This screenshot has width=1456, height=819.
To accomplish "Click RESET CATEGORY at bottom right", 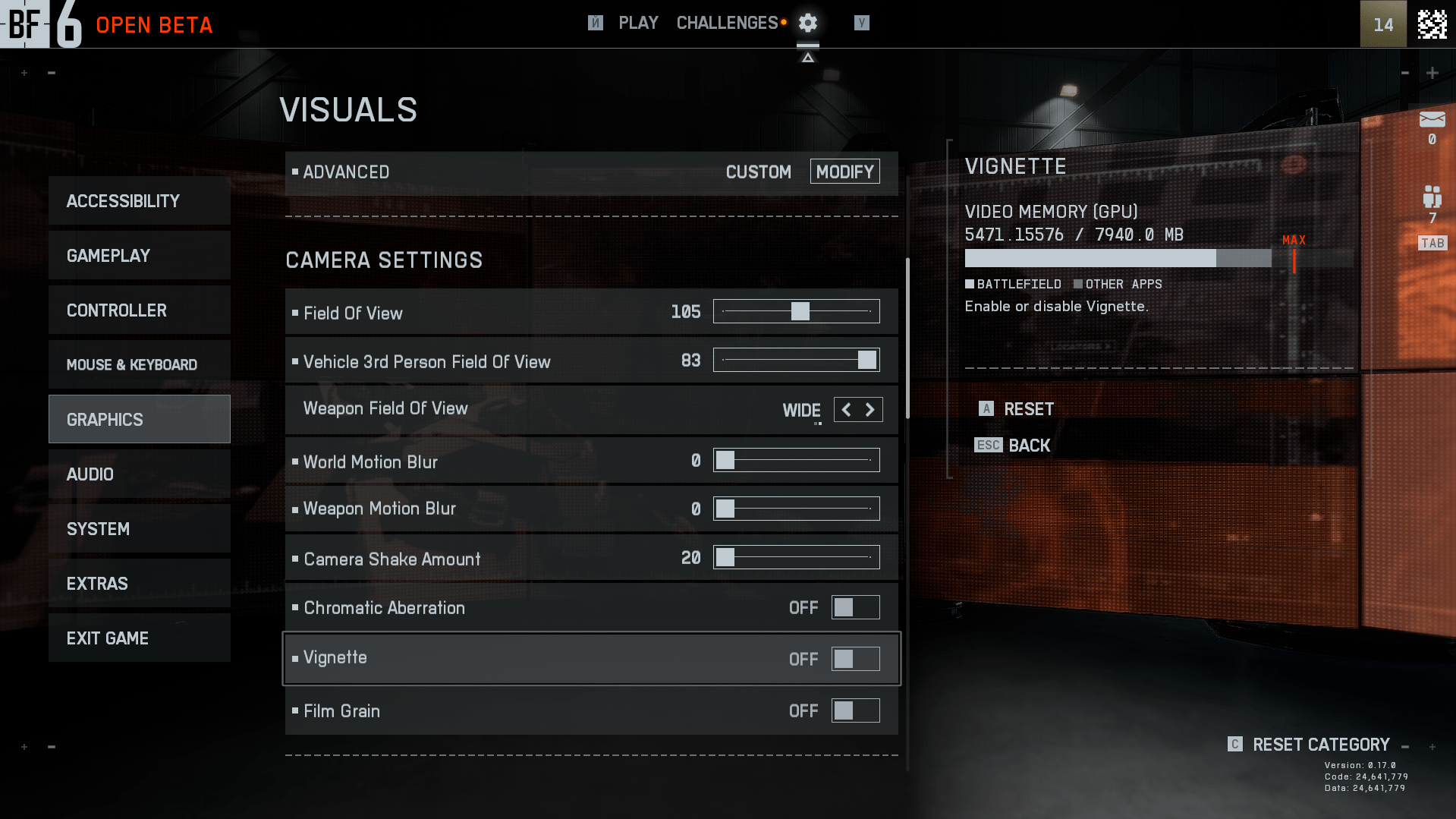I will pyautogui.click(x=1320, y=745).
